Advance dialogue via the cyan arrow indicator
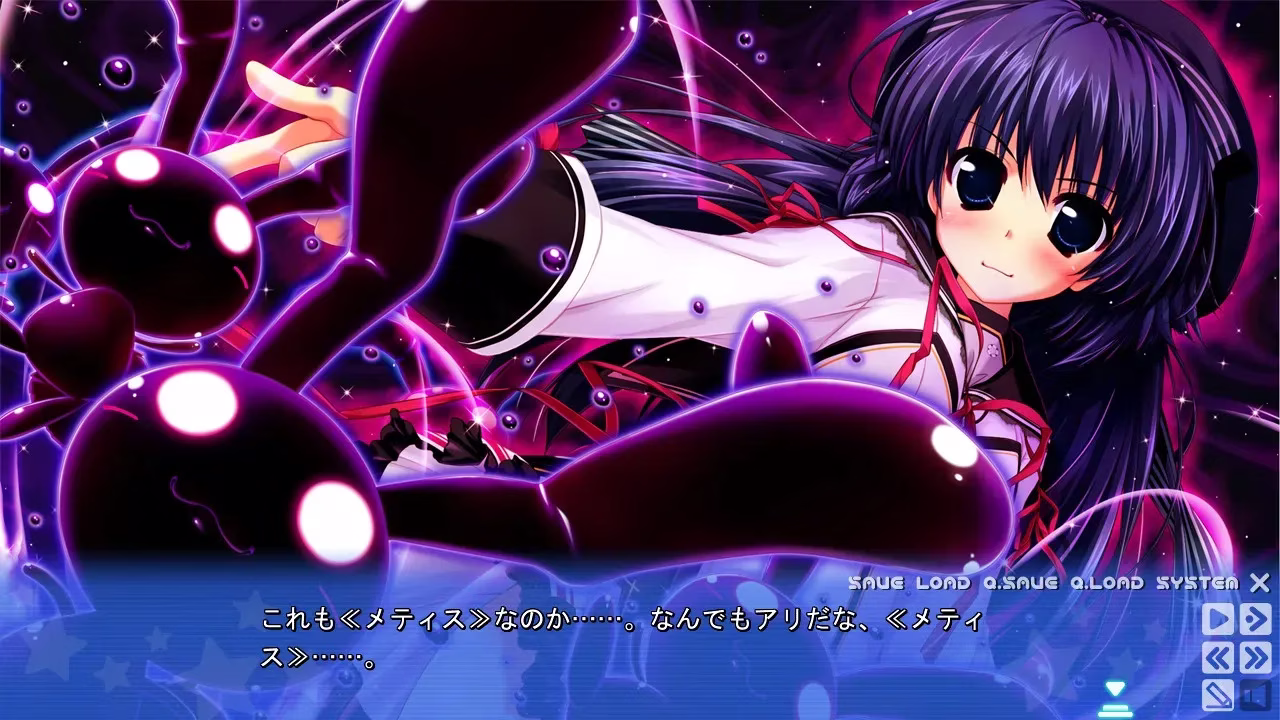1280x720 pixels. tap(1115, 690)
